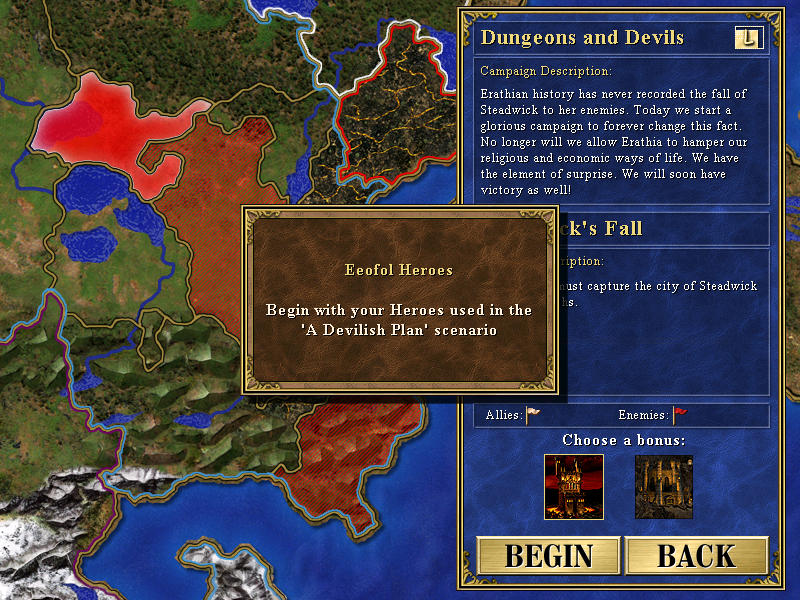Choose the red Inferno tower bonus
The height and width of the screenshot is (600, 800).
(573, 487)
